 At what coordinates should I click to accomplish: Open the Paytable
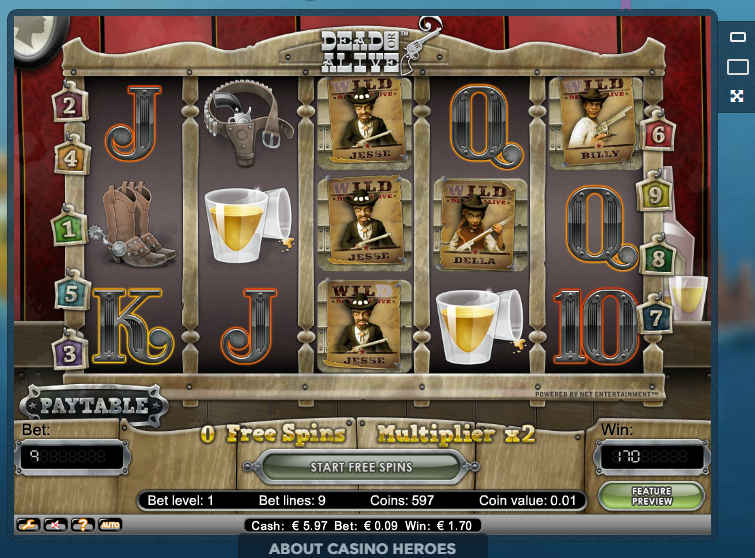(x=93, y=406)
